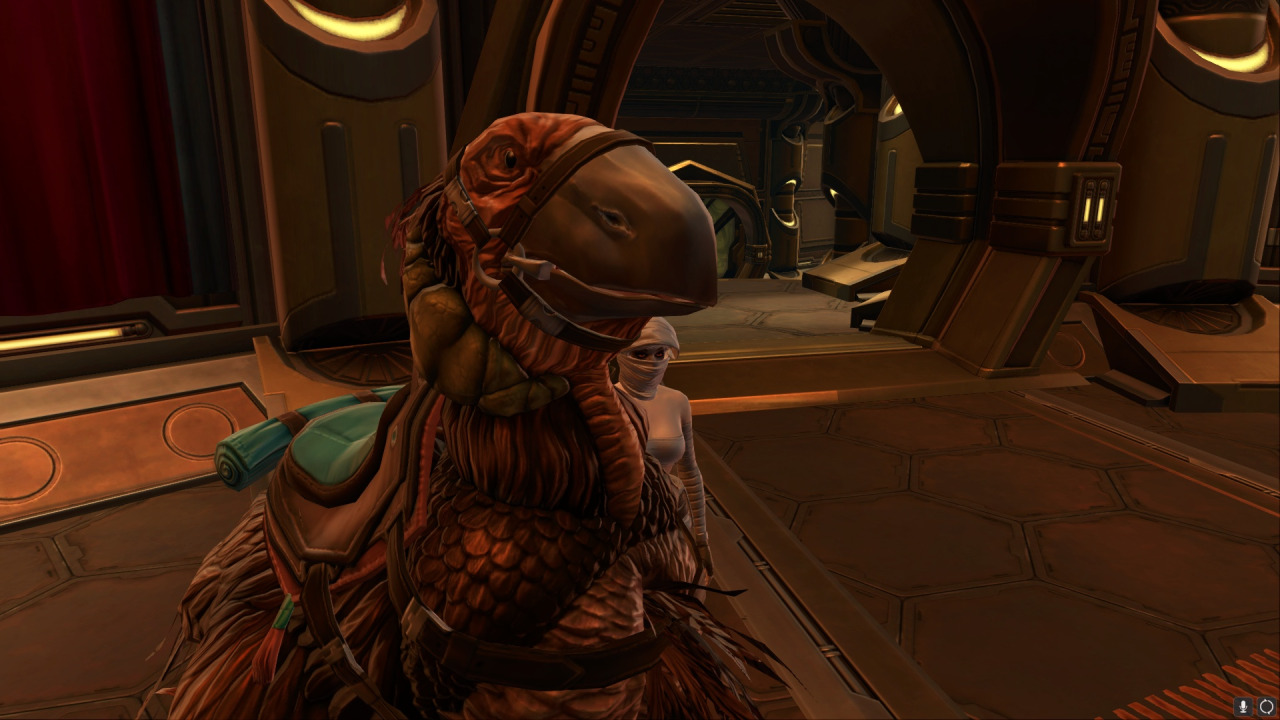Toggle the microphone overlay icon
The width and height of the screenshot is (1280, 720).
(1245, 707)
